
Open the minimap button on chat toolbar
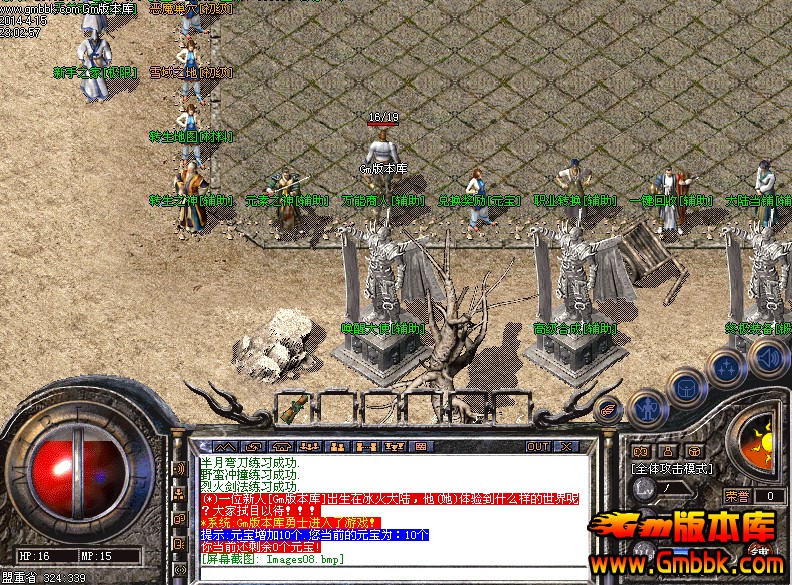click(x=226, y=446)
